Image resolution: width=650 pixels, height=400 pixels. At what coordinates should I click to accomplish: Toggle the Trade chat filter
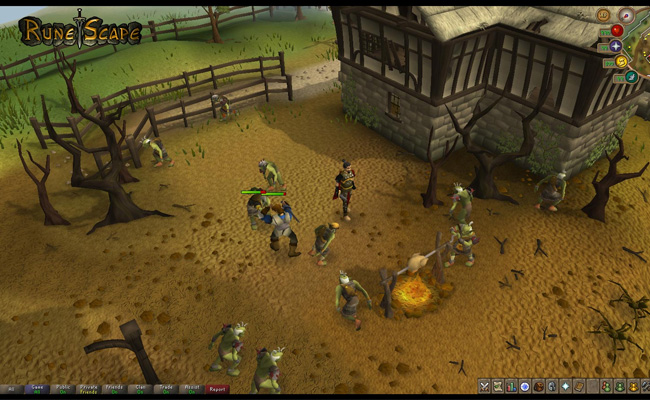tap(166, 389)
